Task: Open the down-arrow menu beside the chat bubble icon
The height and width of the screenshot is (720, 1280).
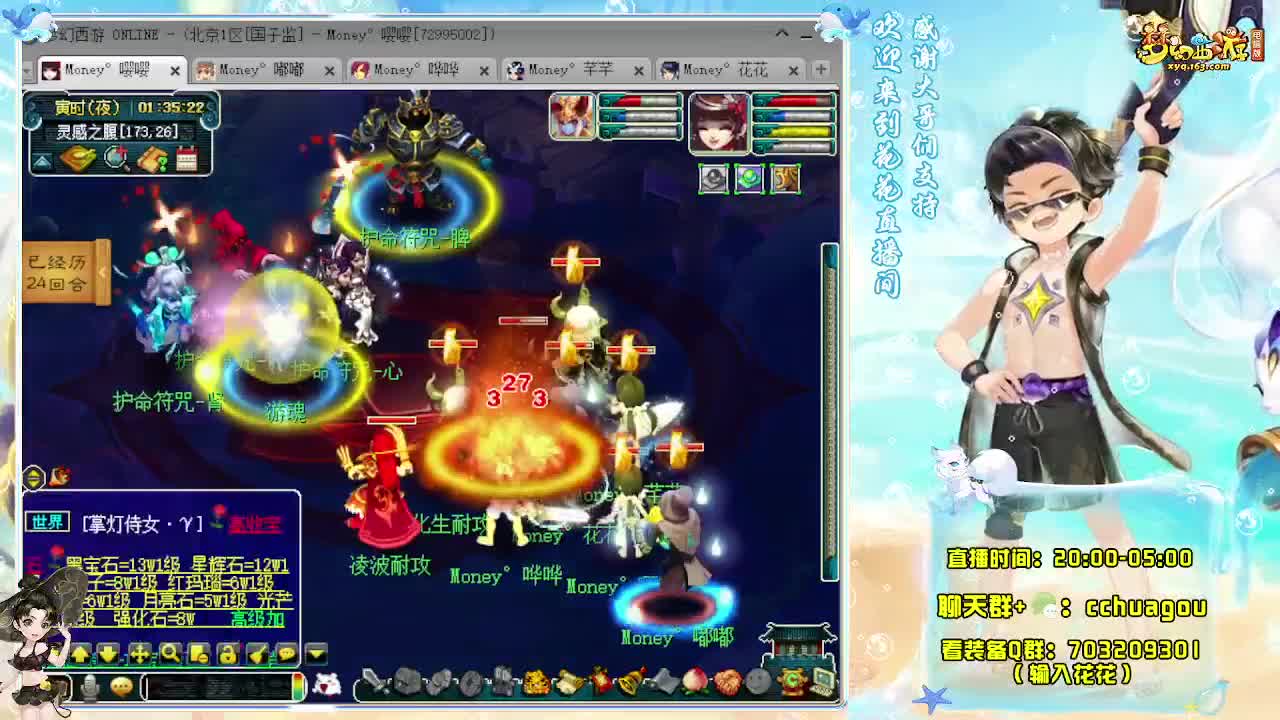Action: point(286,655)
